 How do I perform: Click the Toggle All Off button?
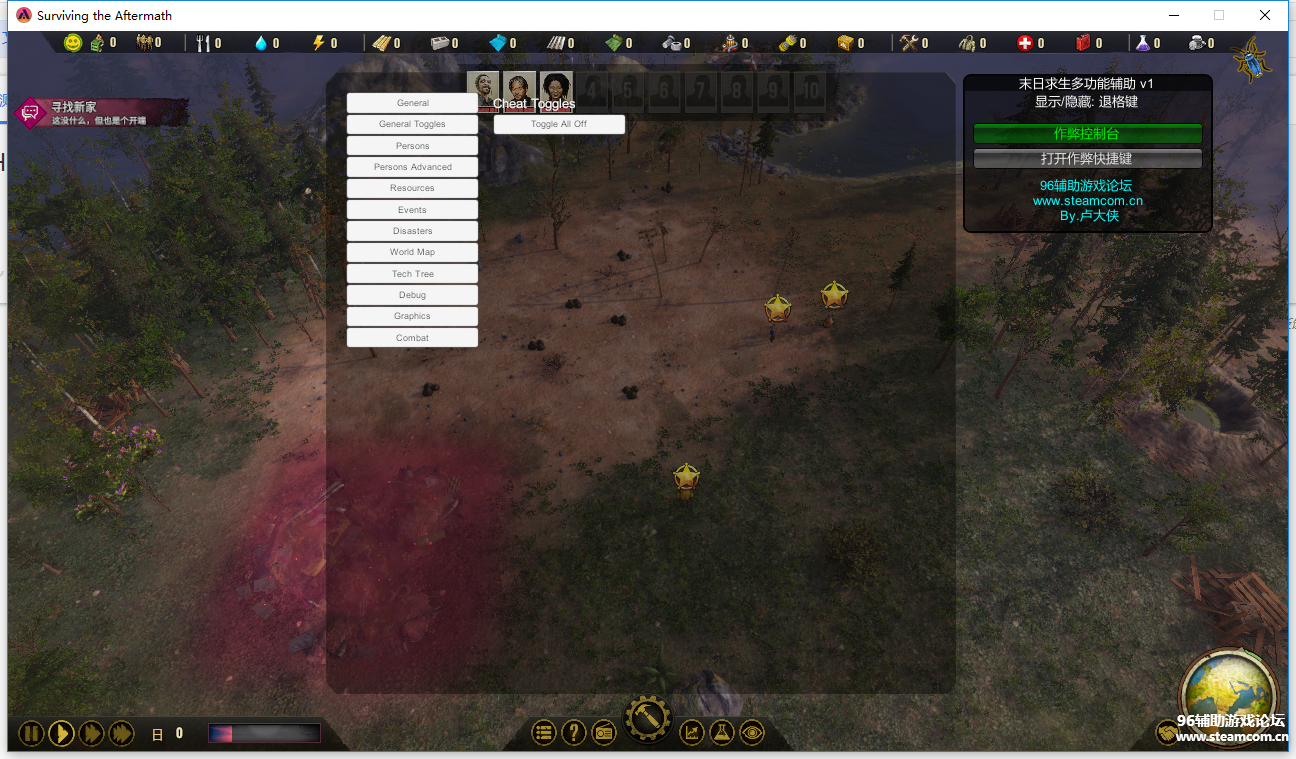[x=559, y=124]
